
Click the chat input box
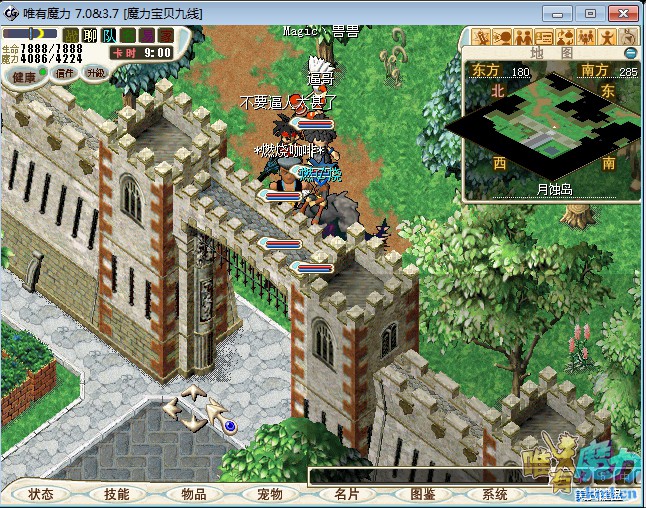point(400,476)
